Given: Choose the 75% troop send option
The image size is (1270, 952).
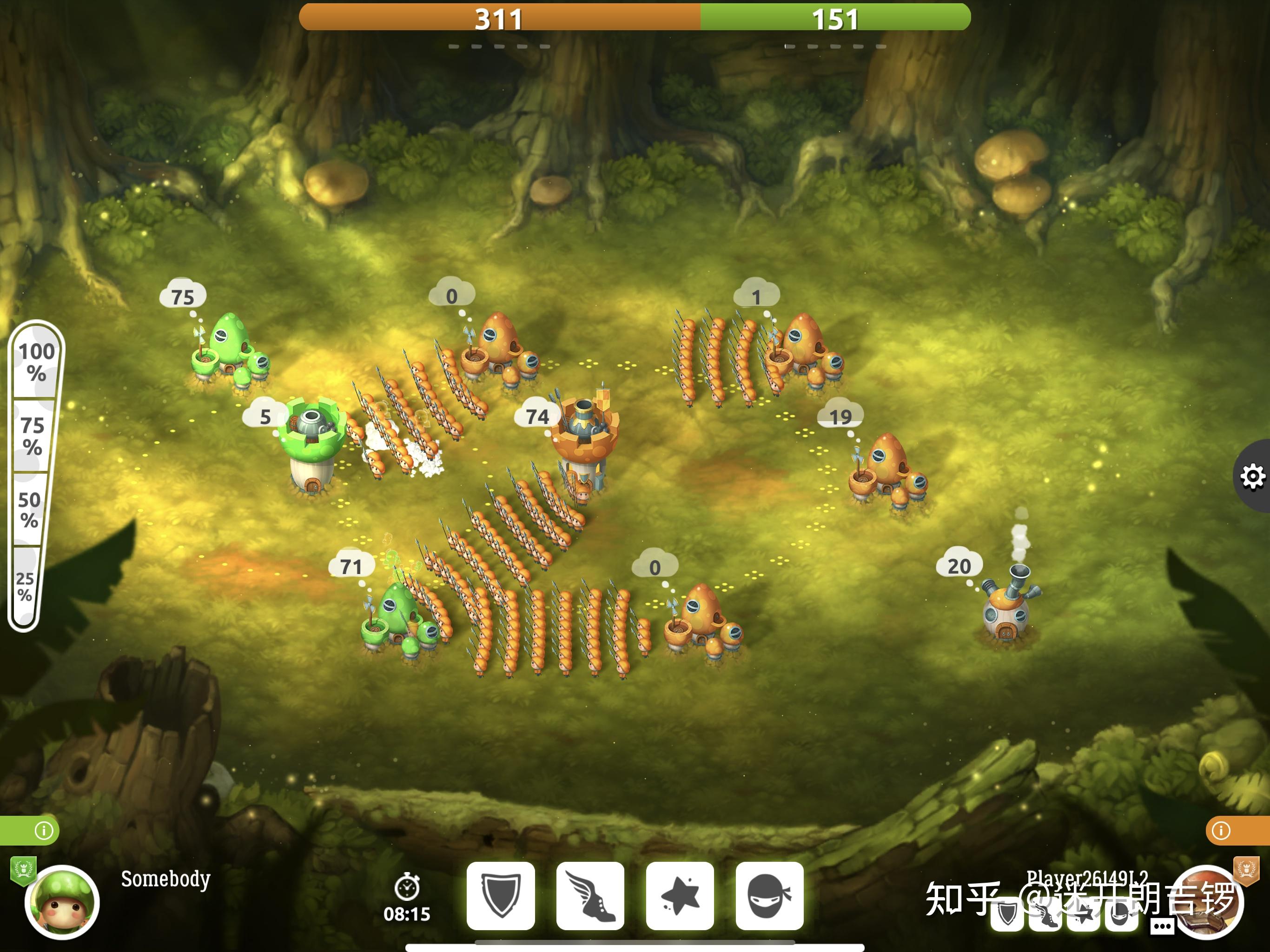Looking at the screenshot, I should click(x=32, y=436).
